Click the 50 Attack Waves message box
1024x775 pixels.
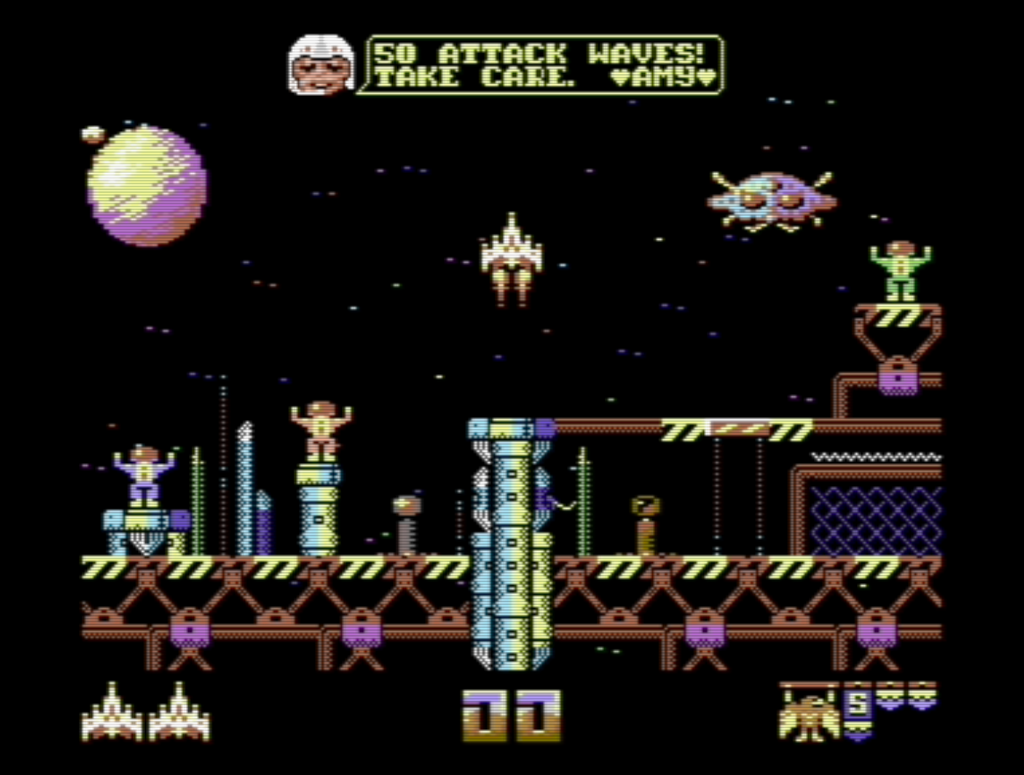click(545, 65)
